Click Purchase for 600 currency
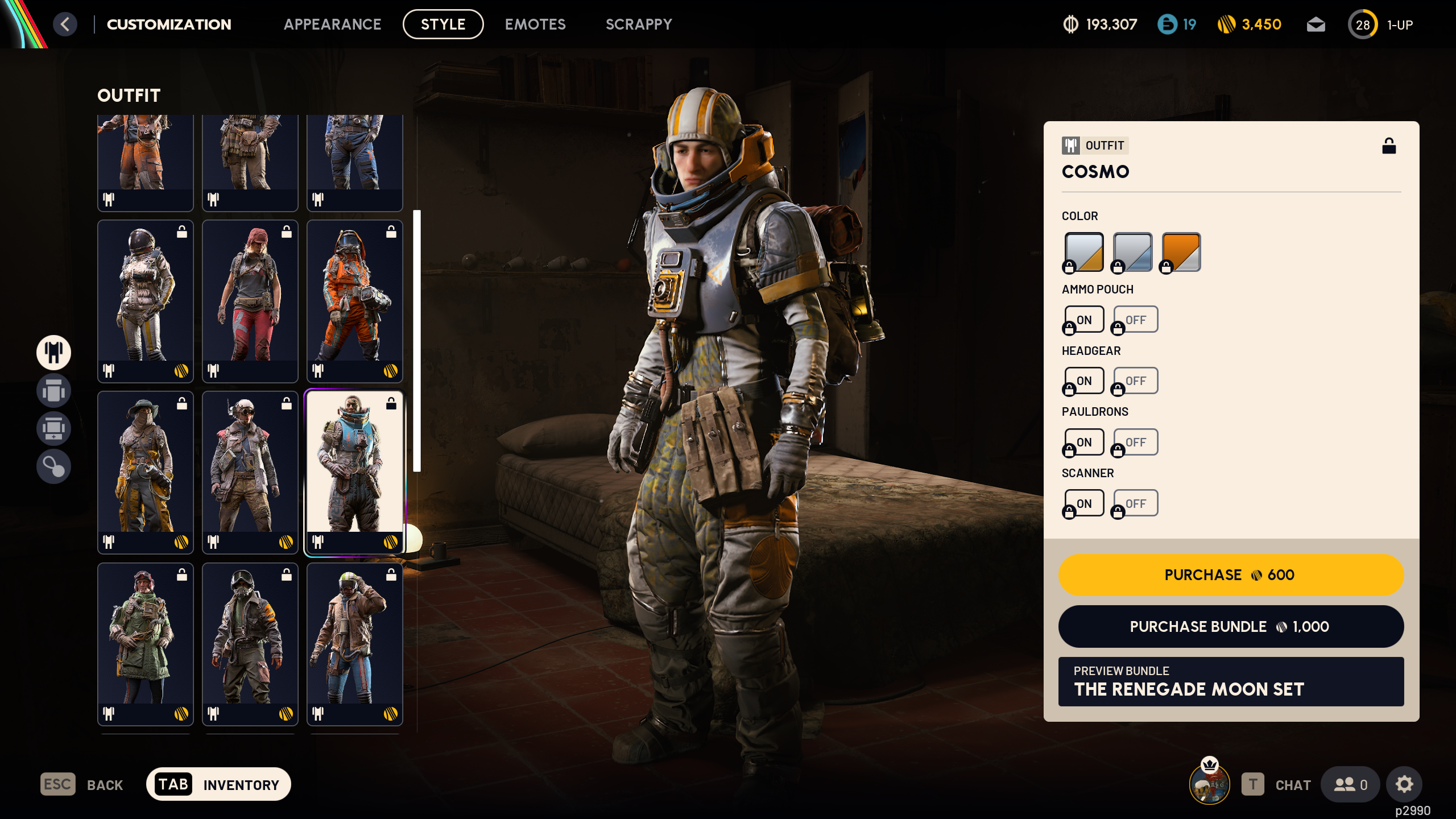Viewport: 1456px width, 819px height. pos(1231,575)
